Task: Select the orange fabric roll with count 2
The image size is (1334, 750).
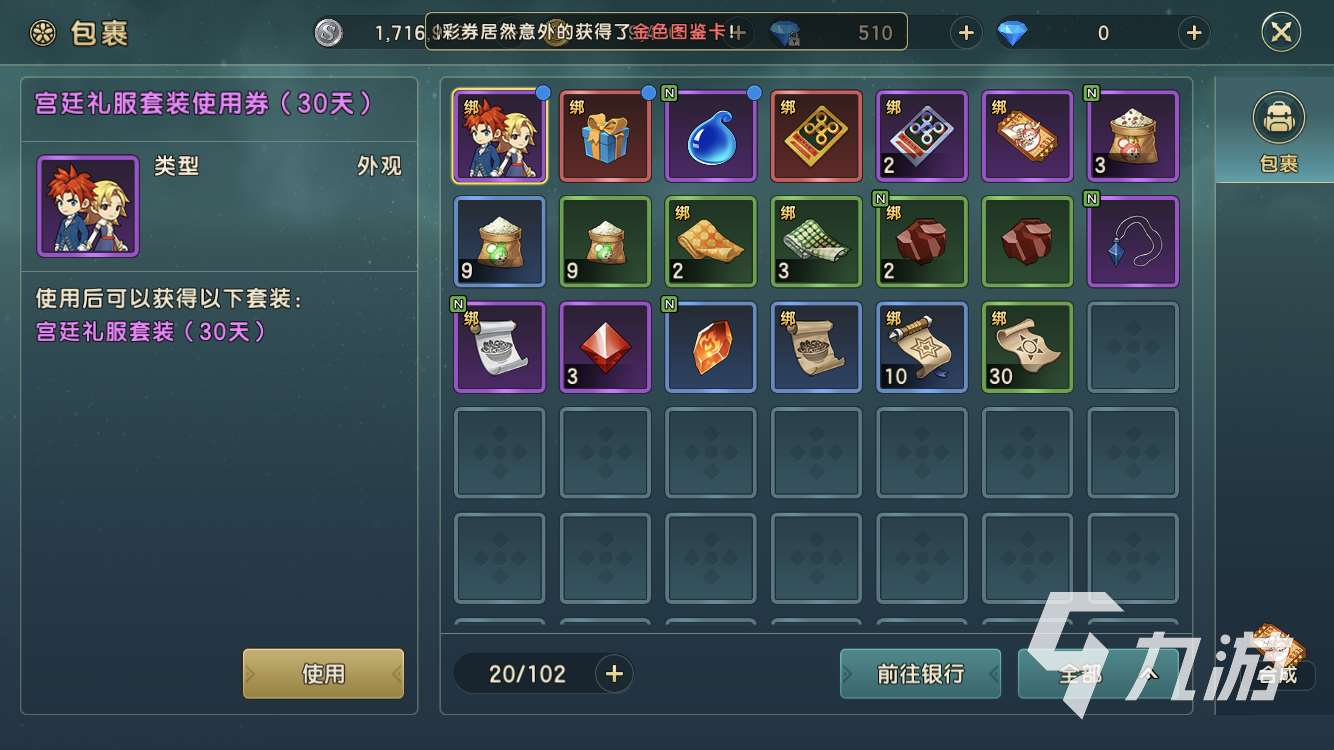Action: [711, 242]
